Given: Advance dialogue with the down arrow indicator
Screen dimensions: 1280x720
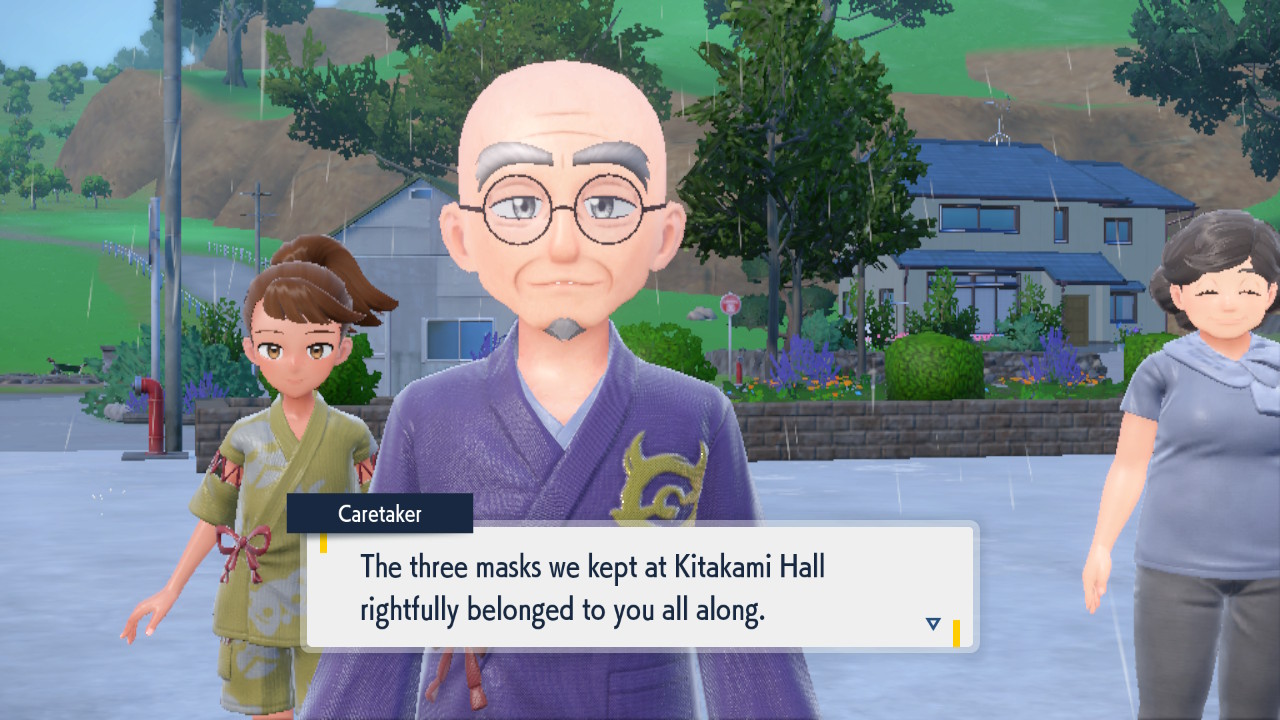Looking at the screenshot, I should tap(933, 624).
